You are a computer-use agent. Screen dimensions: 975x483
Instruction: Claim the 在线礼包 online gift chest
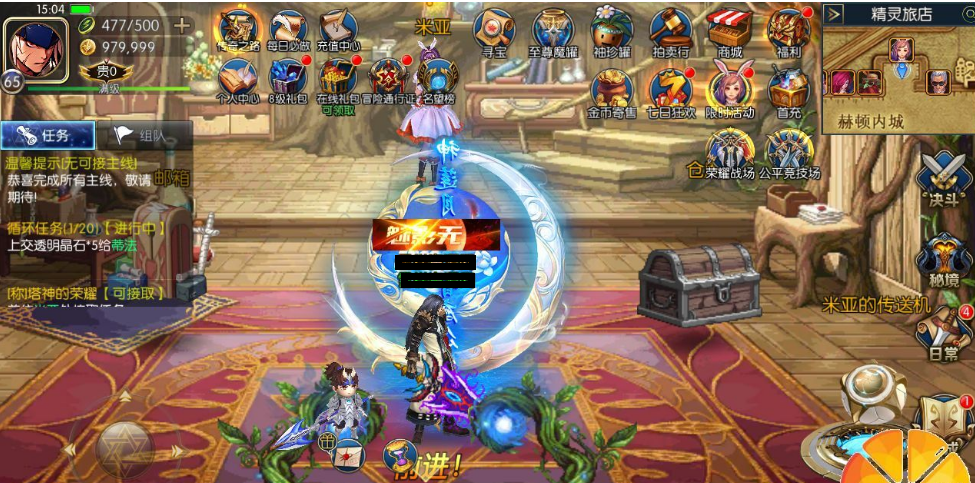(337, 78)
